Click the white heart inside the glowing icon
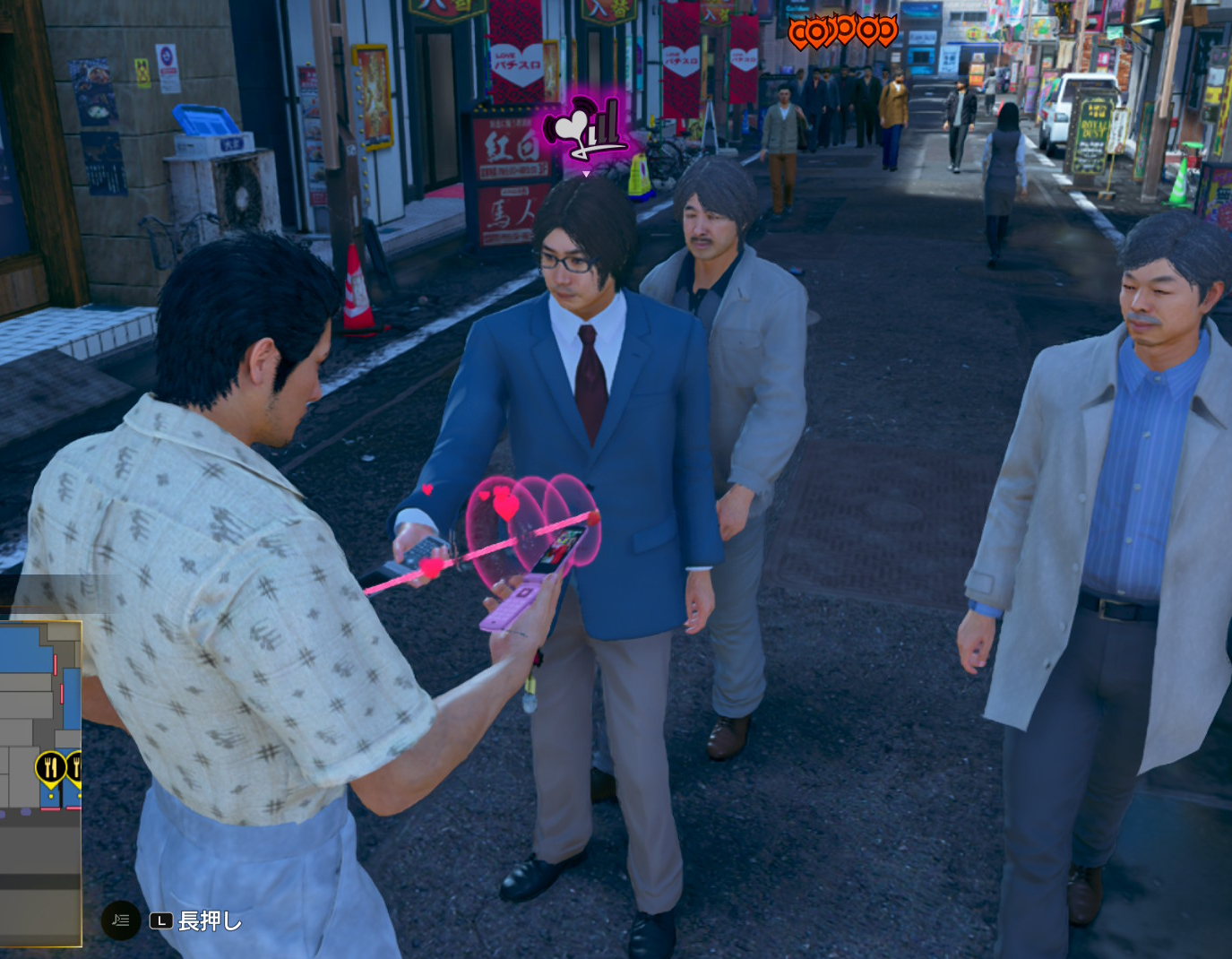This screenshot has width=1232, height=959. point(571,125)
